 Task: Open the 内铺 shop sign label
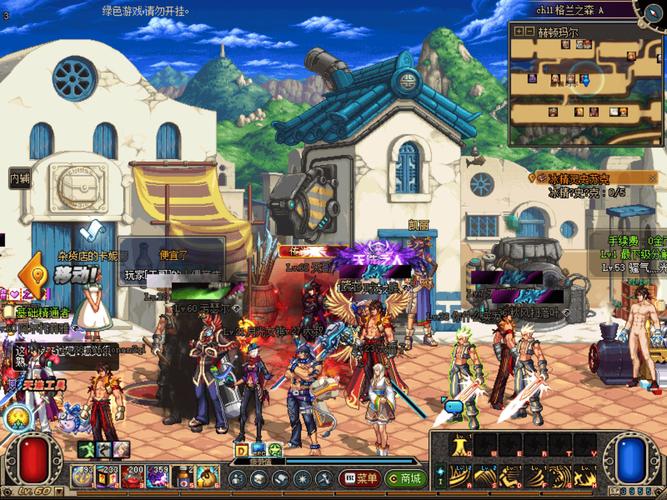click(20, 179)
